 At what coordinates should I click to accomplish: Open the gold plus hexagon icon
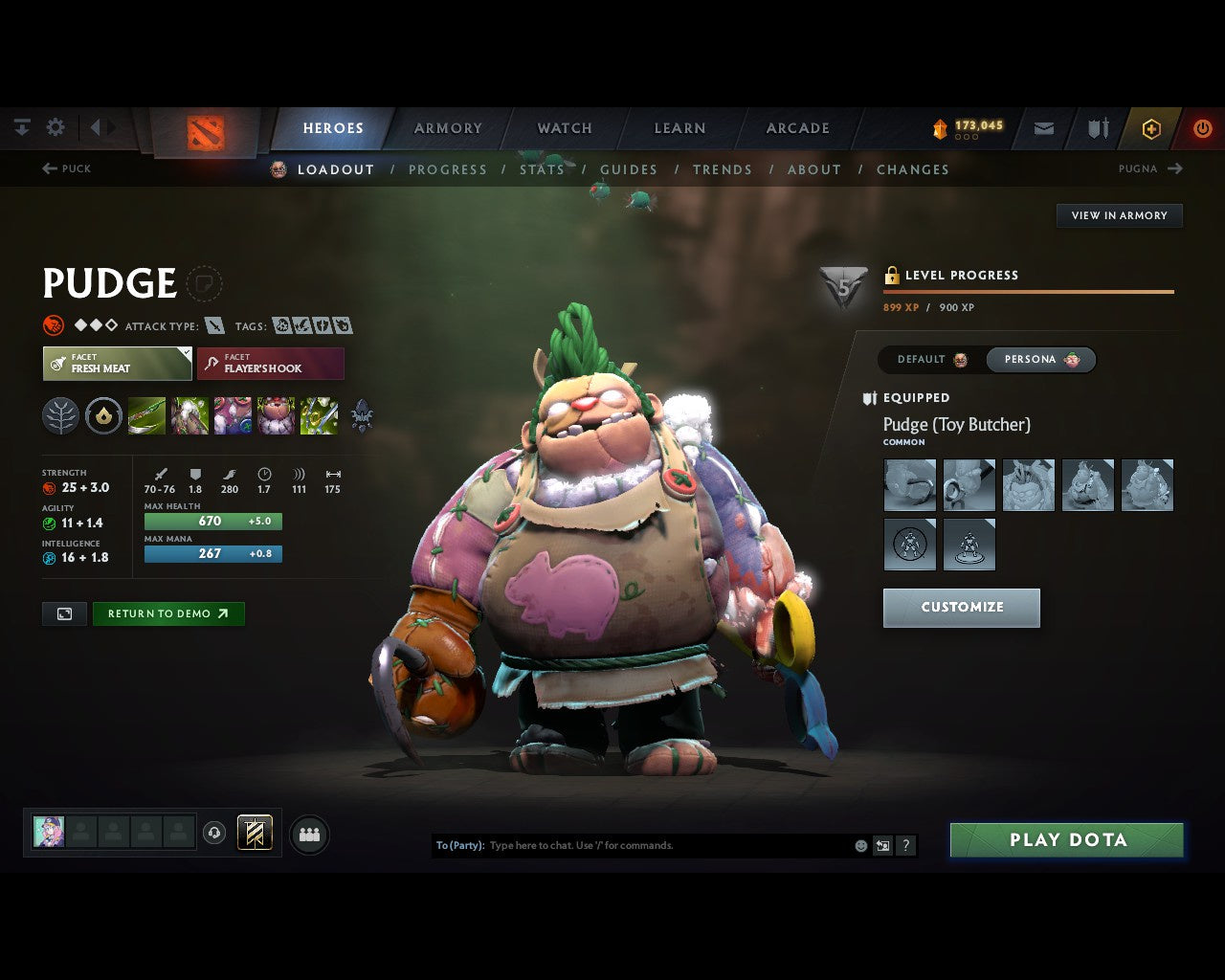click(x=1151, y=127)
